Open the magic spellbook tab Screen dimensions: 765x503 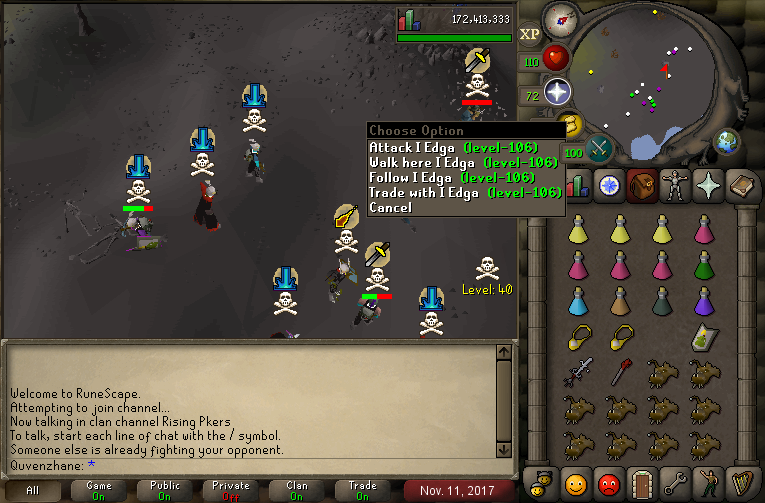tap(743, 185)
